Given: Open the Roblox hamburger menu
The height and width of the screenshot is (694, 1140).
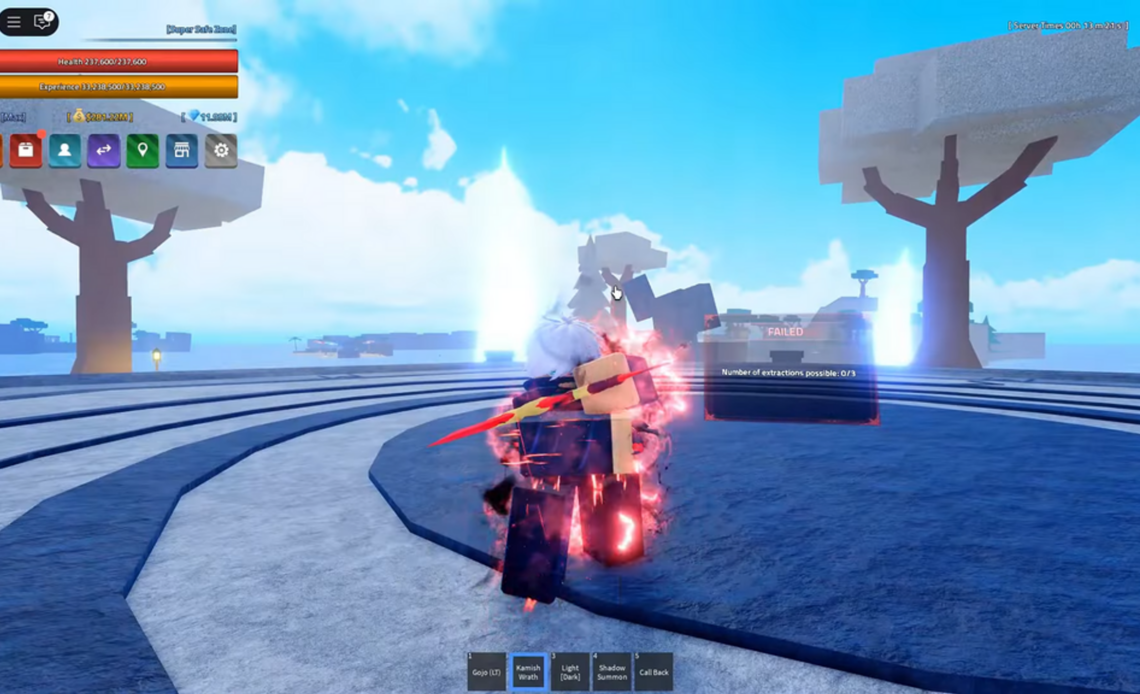Looking at the screenshot, I should [14, 21].
